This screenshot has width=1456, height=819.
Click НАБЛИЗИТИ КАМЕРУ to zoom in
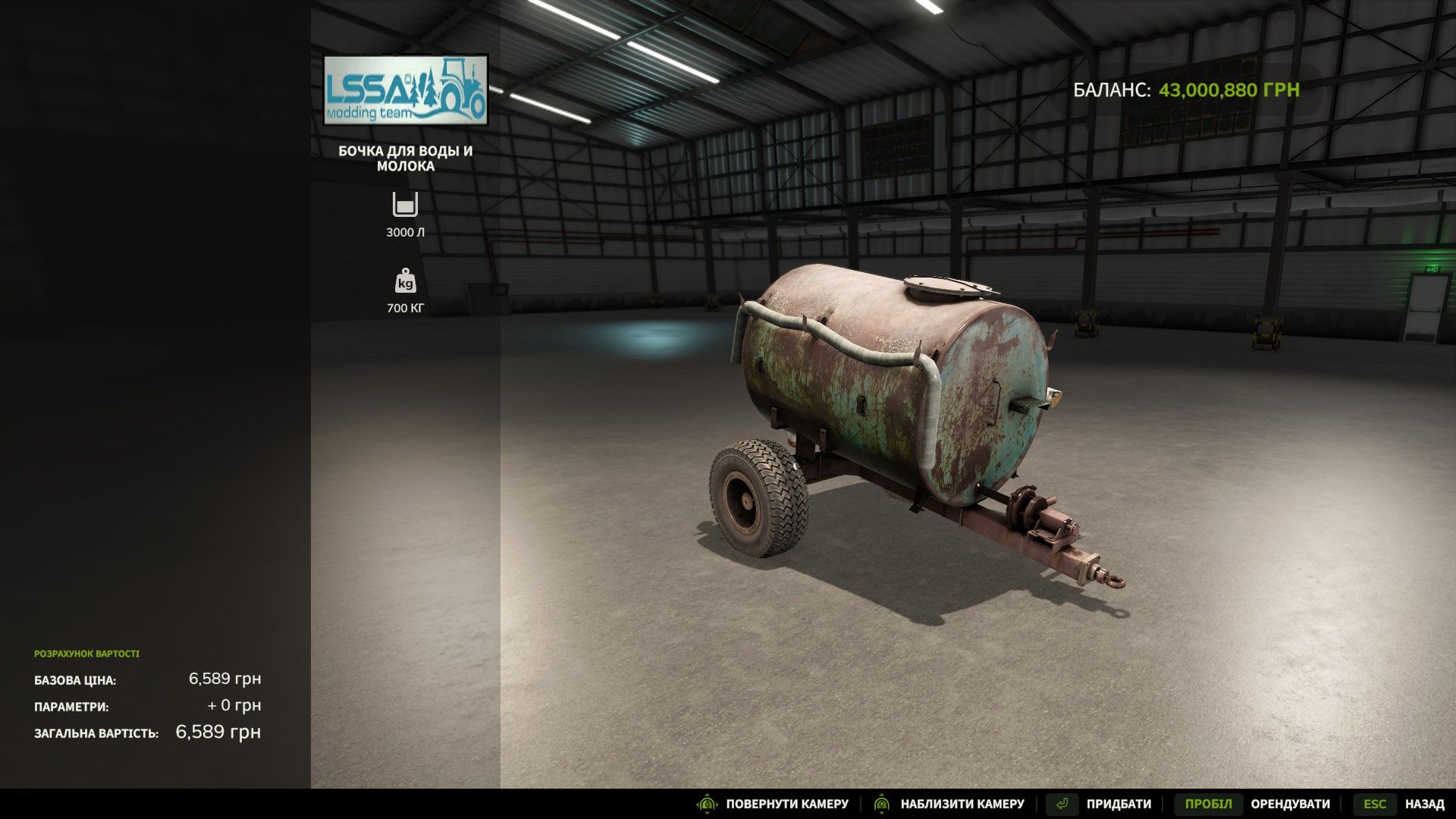960,803
